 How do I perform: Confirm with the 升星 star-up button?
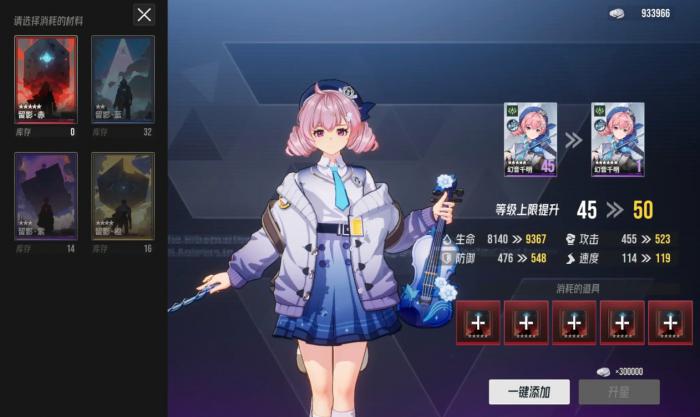pos(620,391)
